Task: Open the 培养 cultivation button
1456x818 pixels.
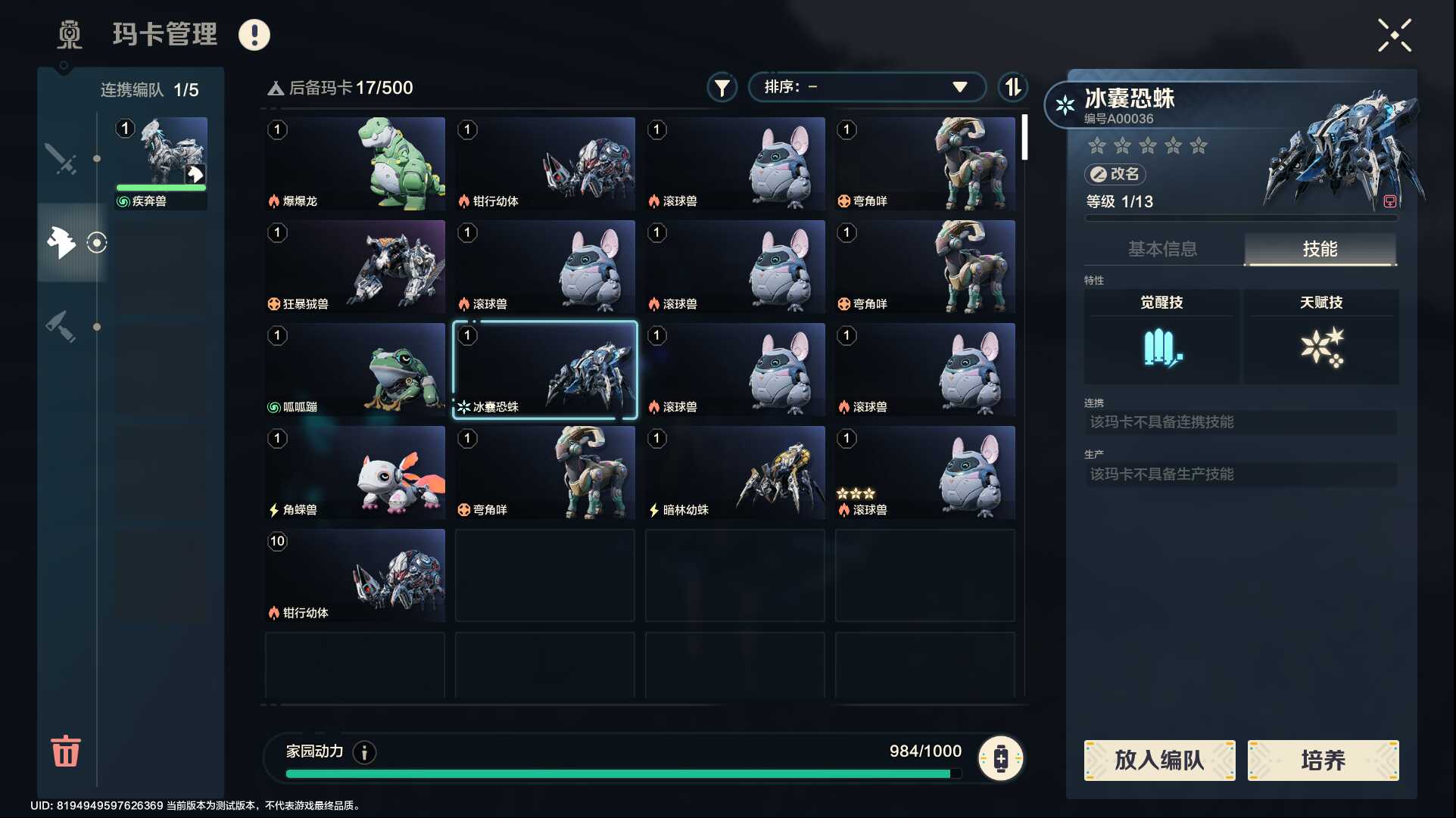Action: [x=1323, y=760]
